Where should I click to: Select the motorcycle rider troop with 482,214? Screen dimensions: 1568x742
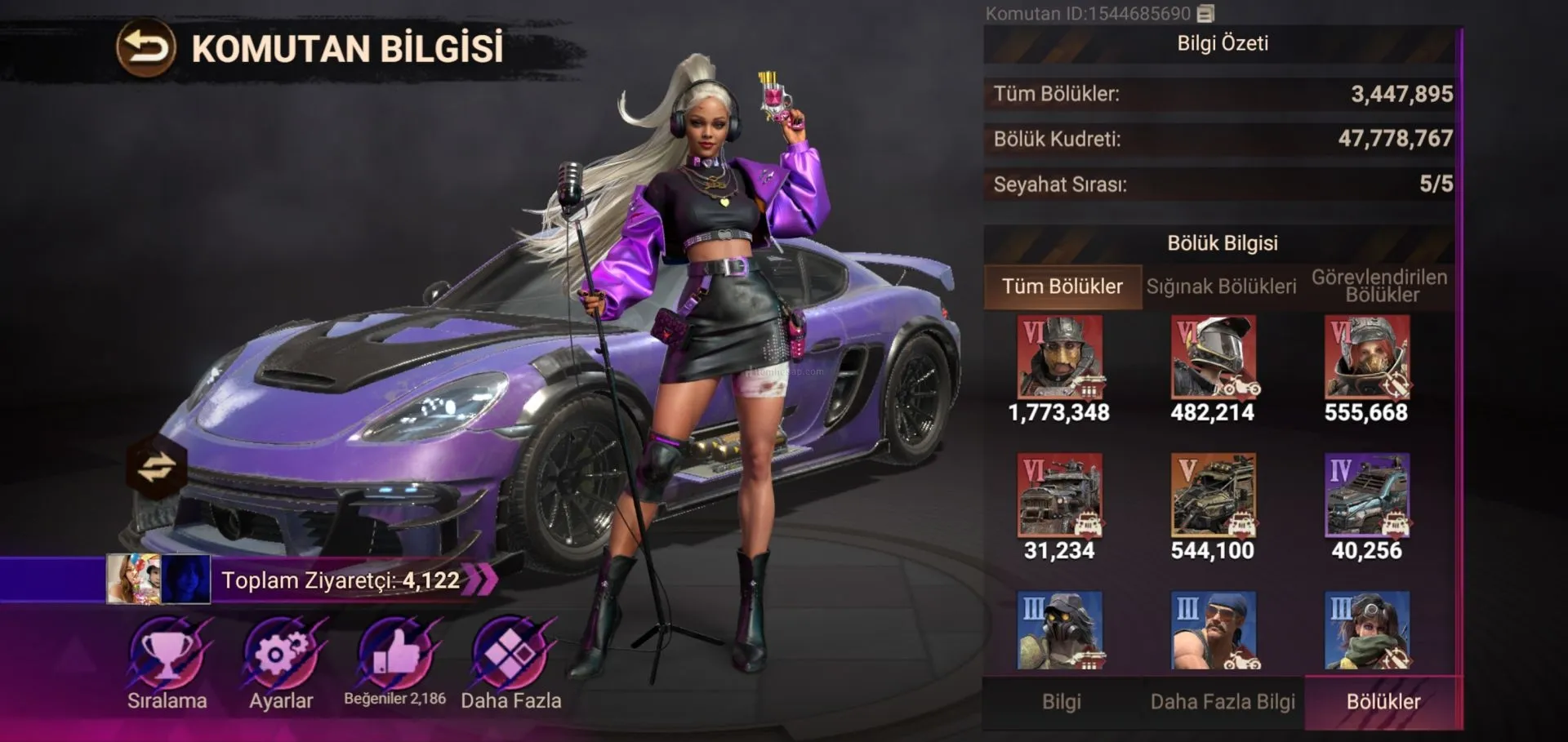1213,358
